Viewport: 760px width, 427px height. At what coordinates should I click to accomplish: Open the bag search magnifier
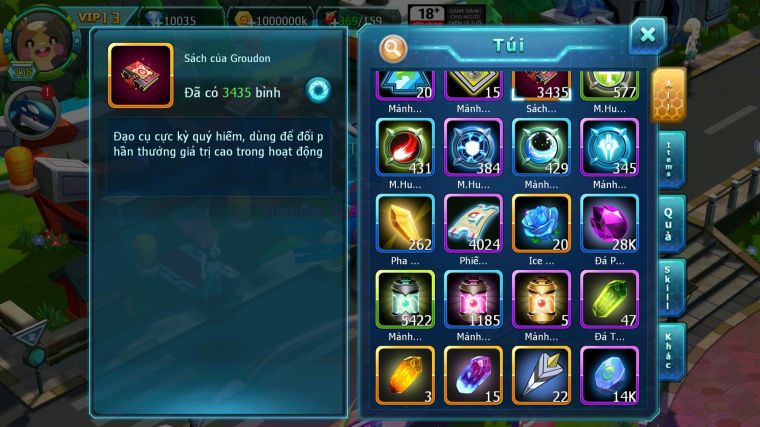tap(394, 48)
